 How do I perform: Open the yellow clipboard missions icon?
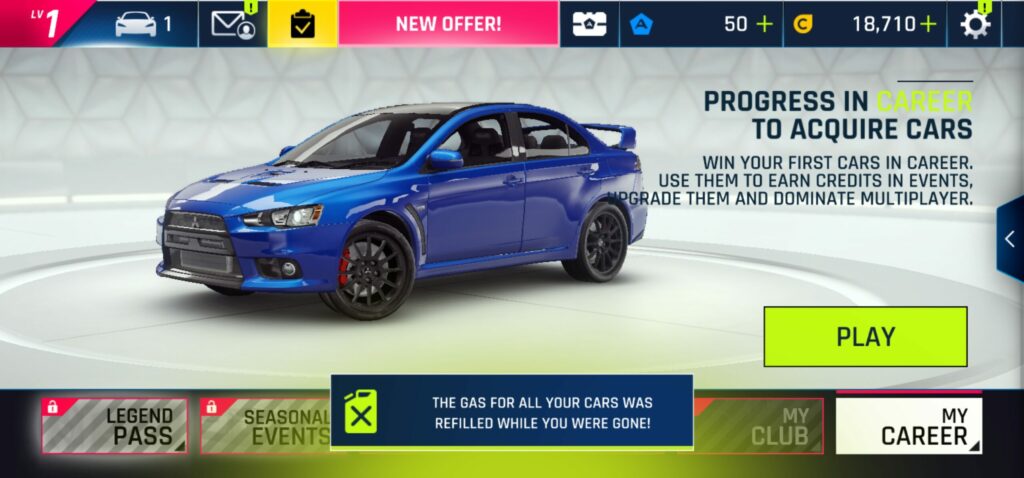(303, 24)
